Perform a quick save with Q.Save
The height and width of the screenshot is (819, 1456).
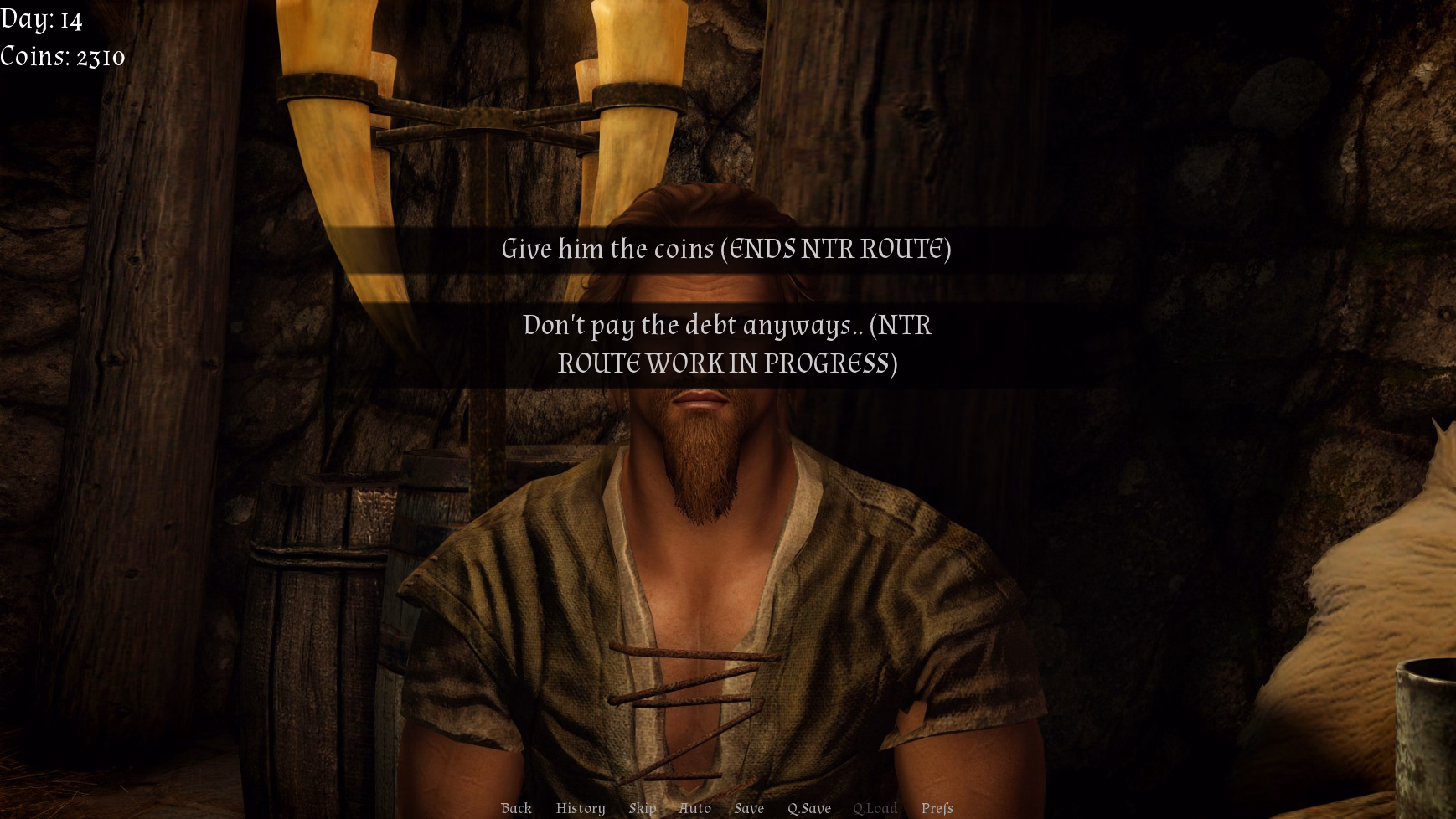(808, 808)
